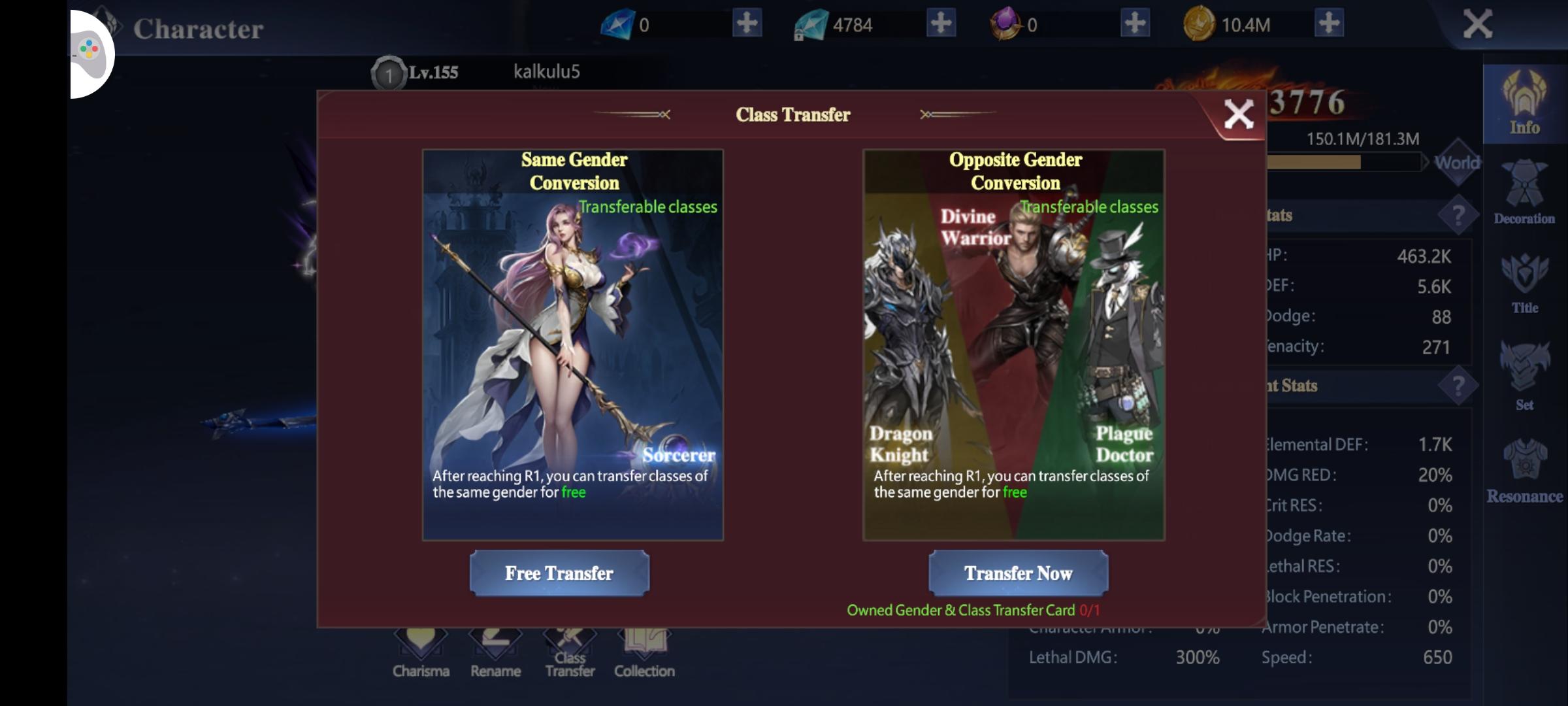Go to the Resonance tab
1568x706 pixels.
1524,472
